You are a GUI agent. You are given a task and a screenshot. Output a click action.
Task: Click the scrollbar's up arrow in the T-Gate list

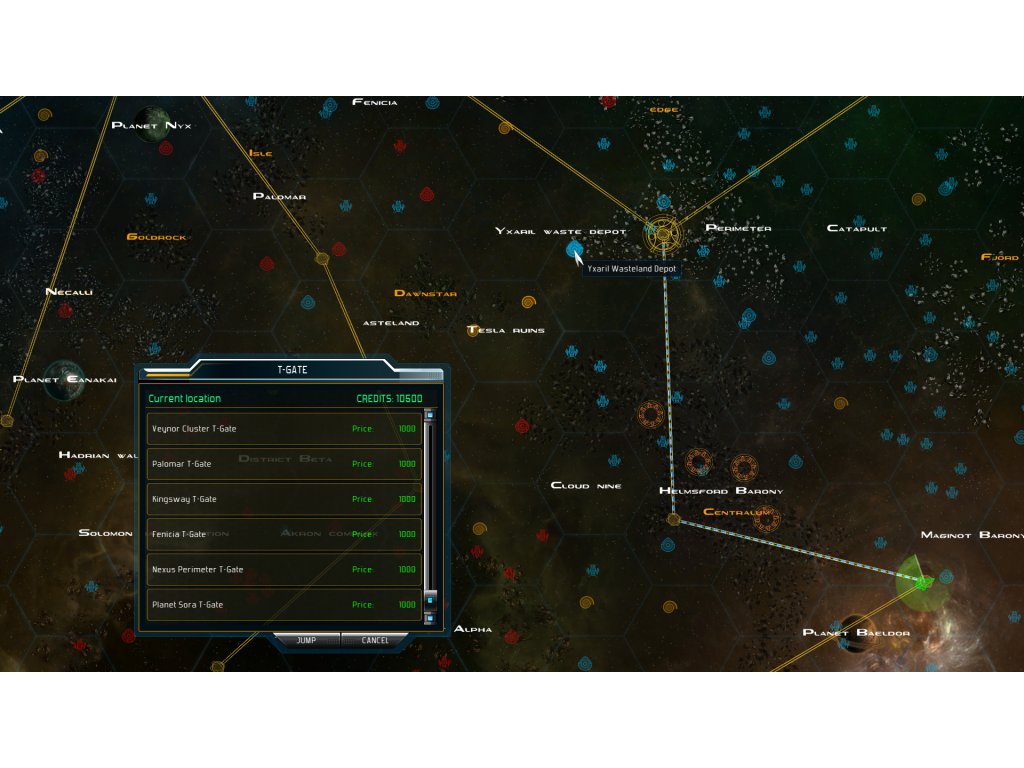coord(431,416)
